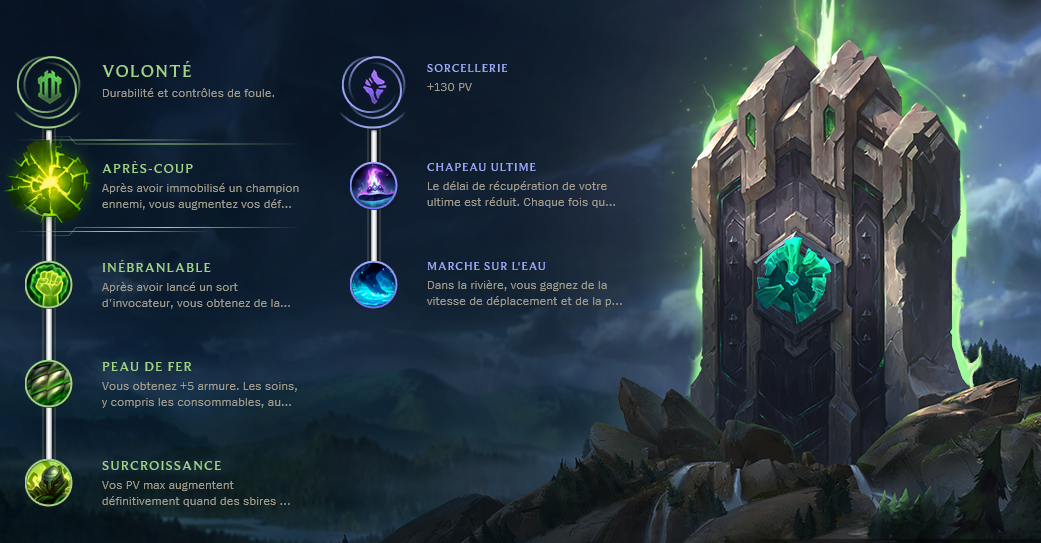
Task: Choose the Après-coup keystone rune
Action: click(48, 184)
